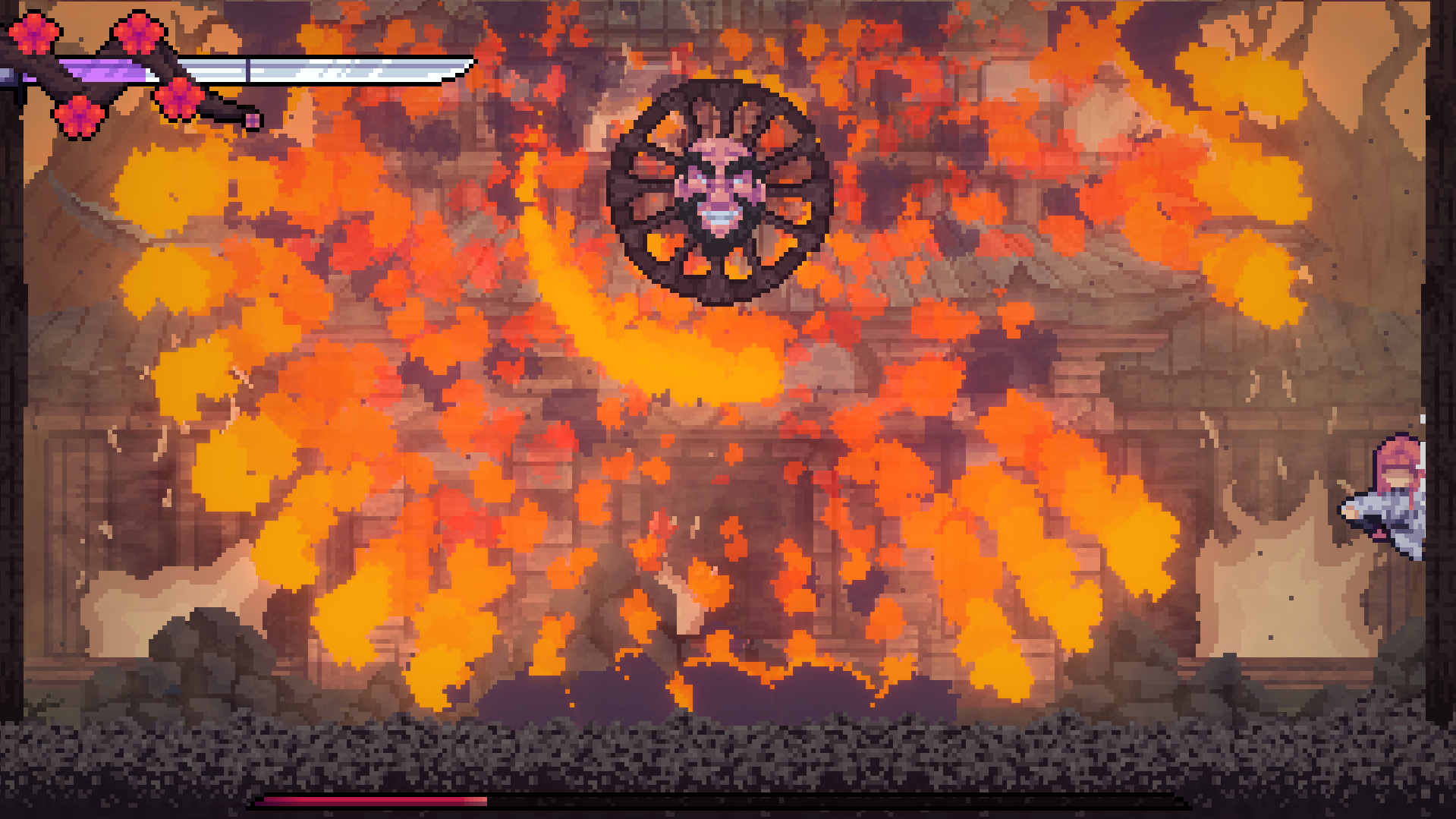Toggle the boss's glowing purple eyes
1456x819 pixels.
point(721,179)
